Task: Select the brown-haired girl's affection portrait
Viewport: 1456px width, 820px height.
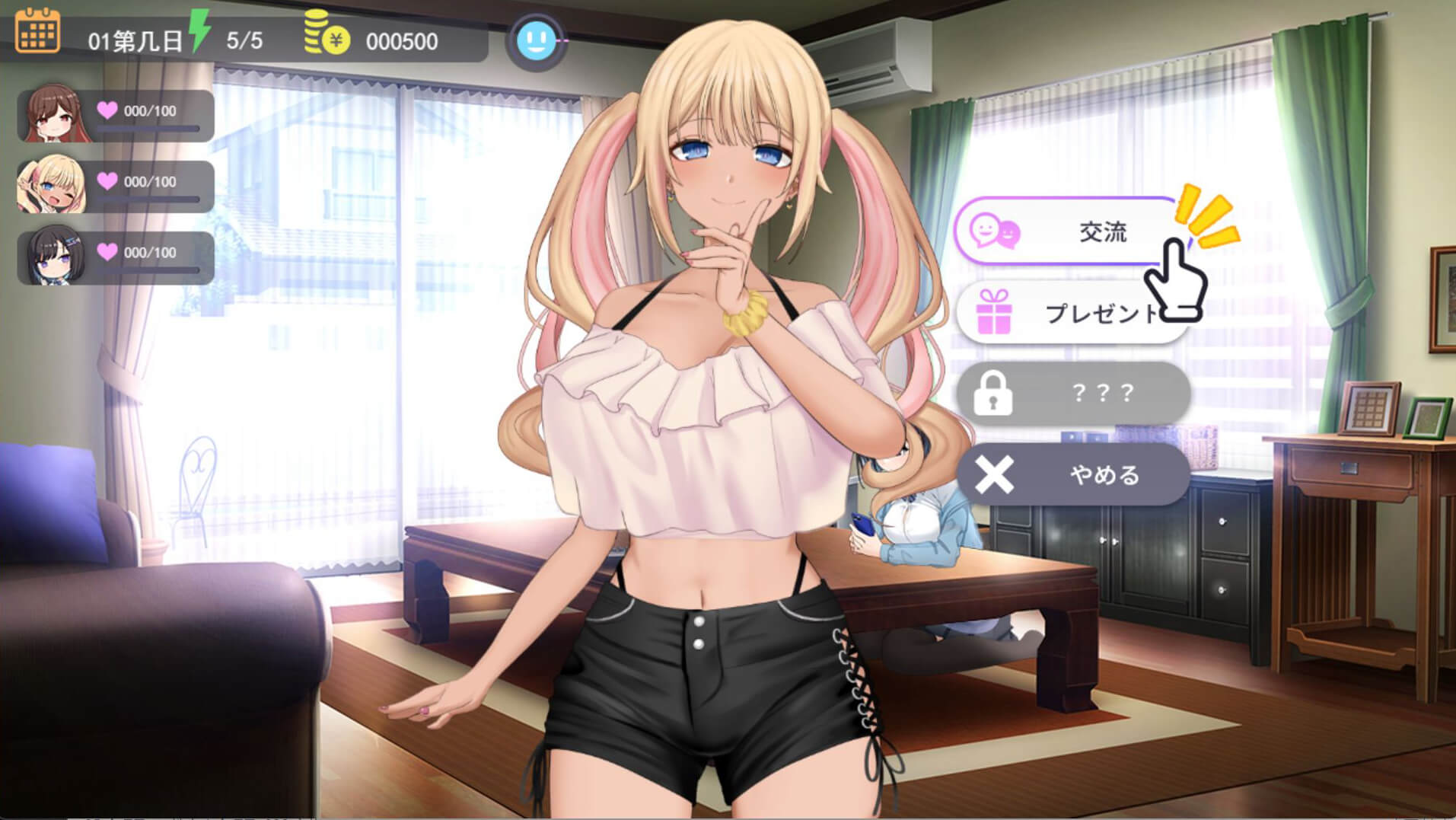Action: point(52,114)
